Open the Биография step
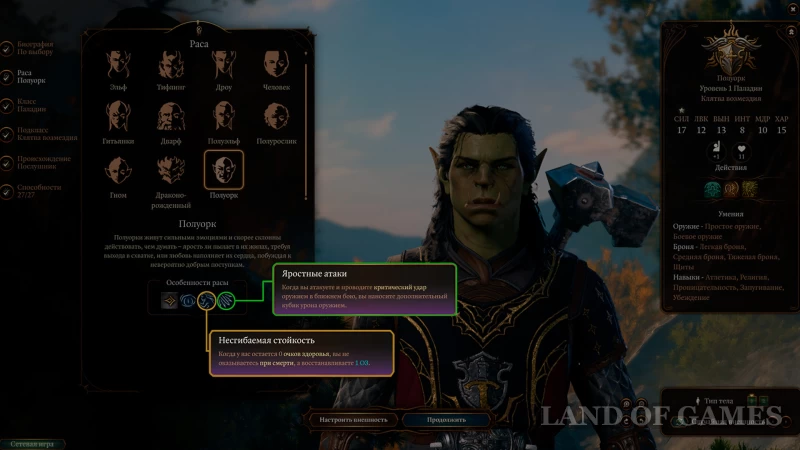 pos(33,47)
